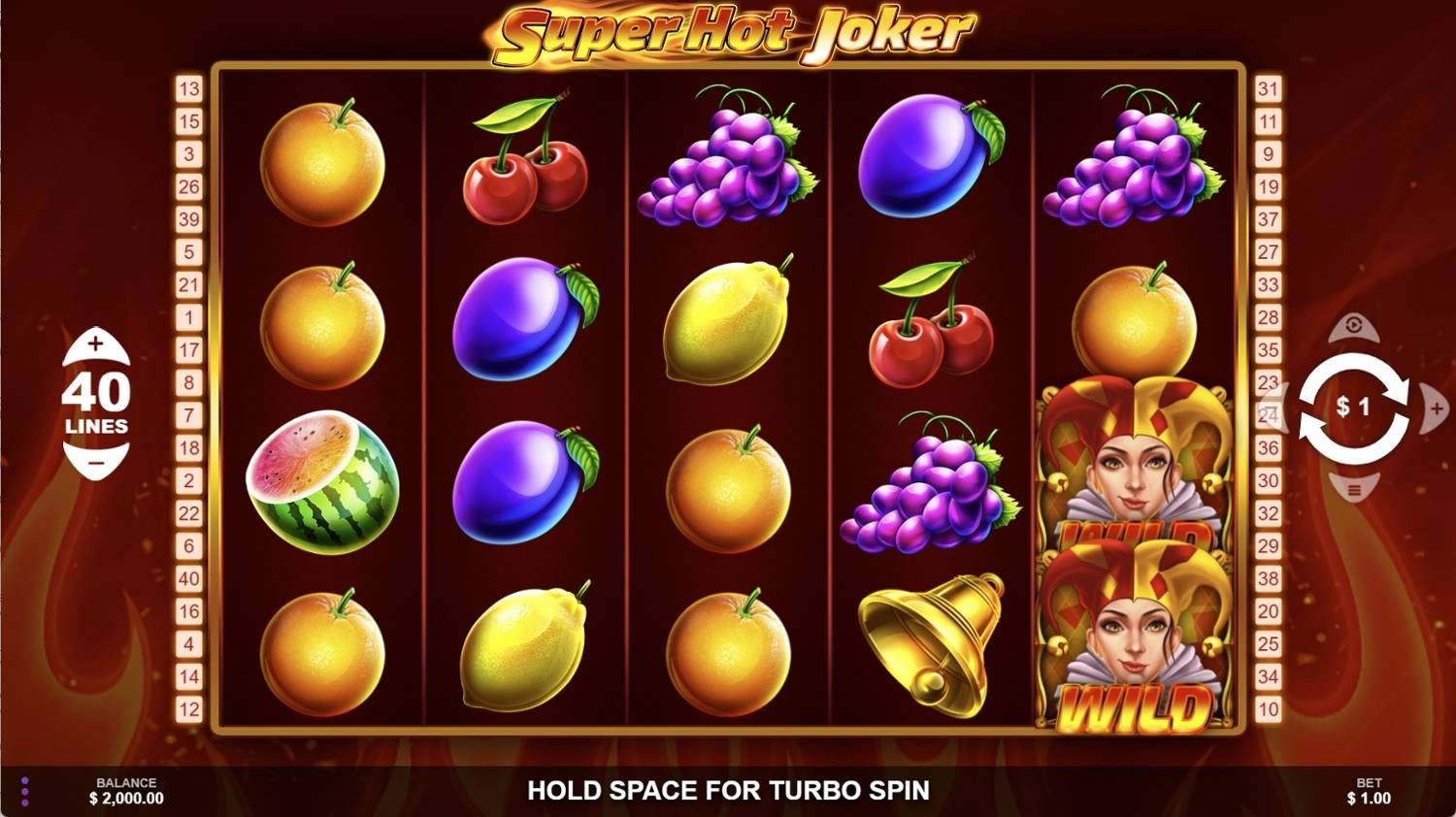The width and height of the screenshot is (1456, 817).
Task: Decrease lines using the minus control
Action: (94, 462)
